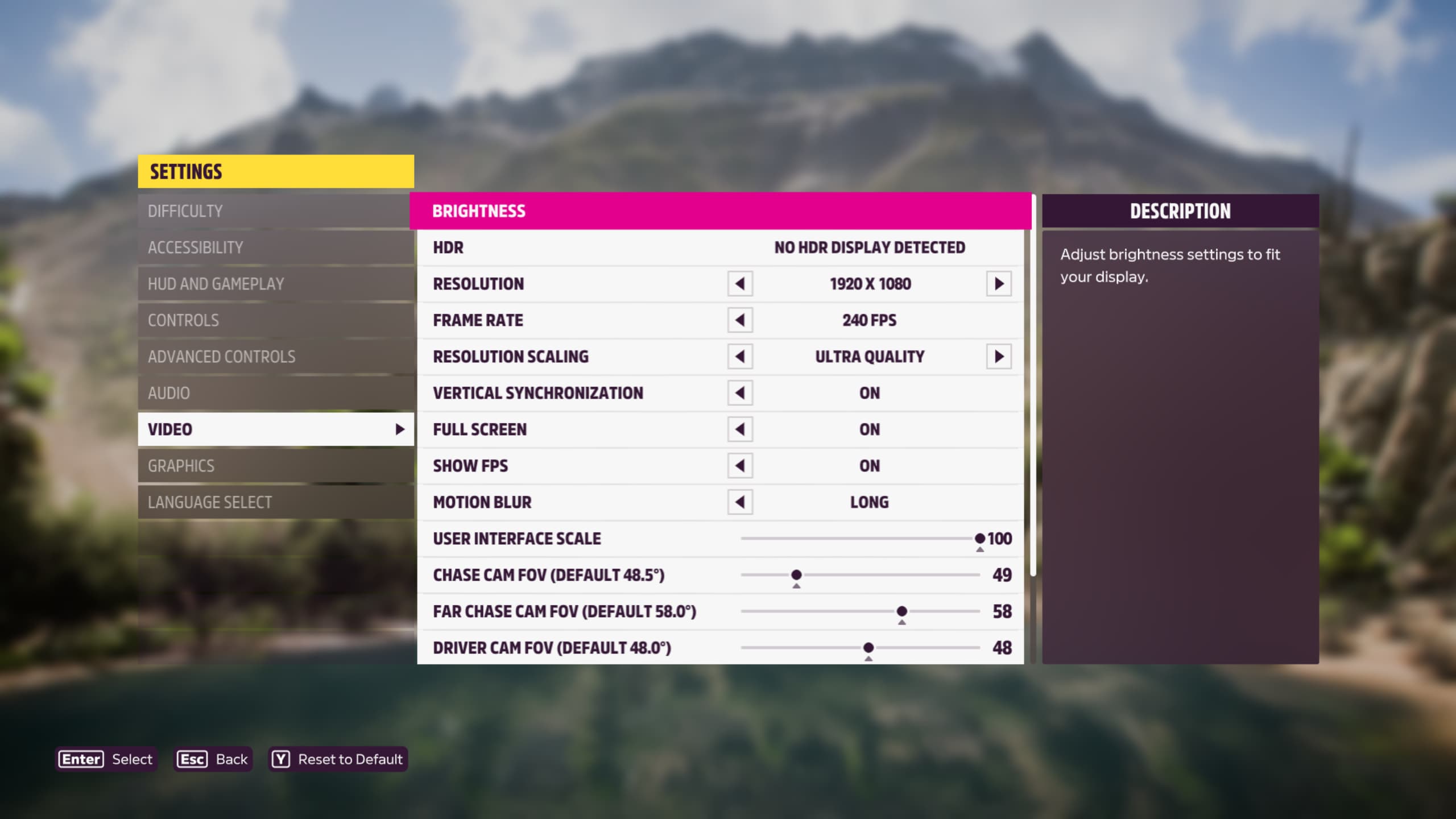Switch to the Accessibility settings

point(275,247)
